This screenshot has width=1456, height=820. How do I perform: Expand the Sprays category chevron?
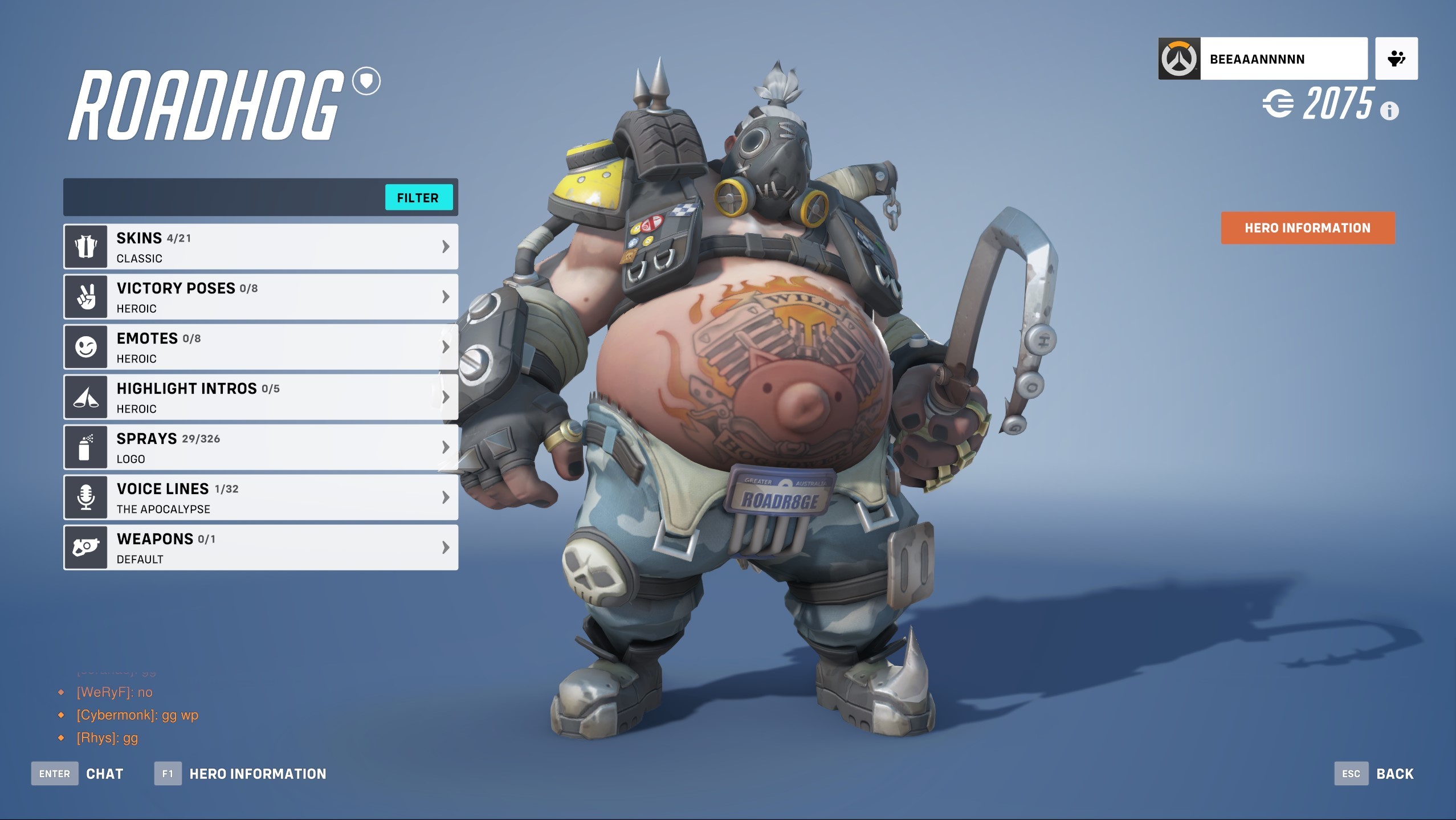445,446
